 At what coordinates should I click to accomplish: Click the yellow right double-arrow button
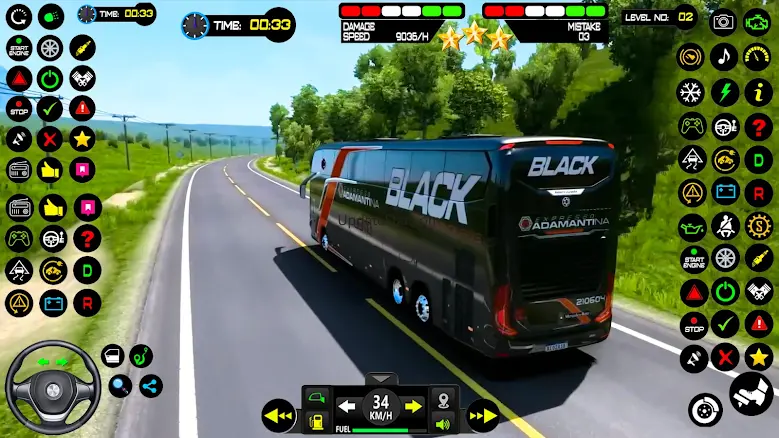tap(484, 415)
